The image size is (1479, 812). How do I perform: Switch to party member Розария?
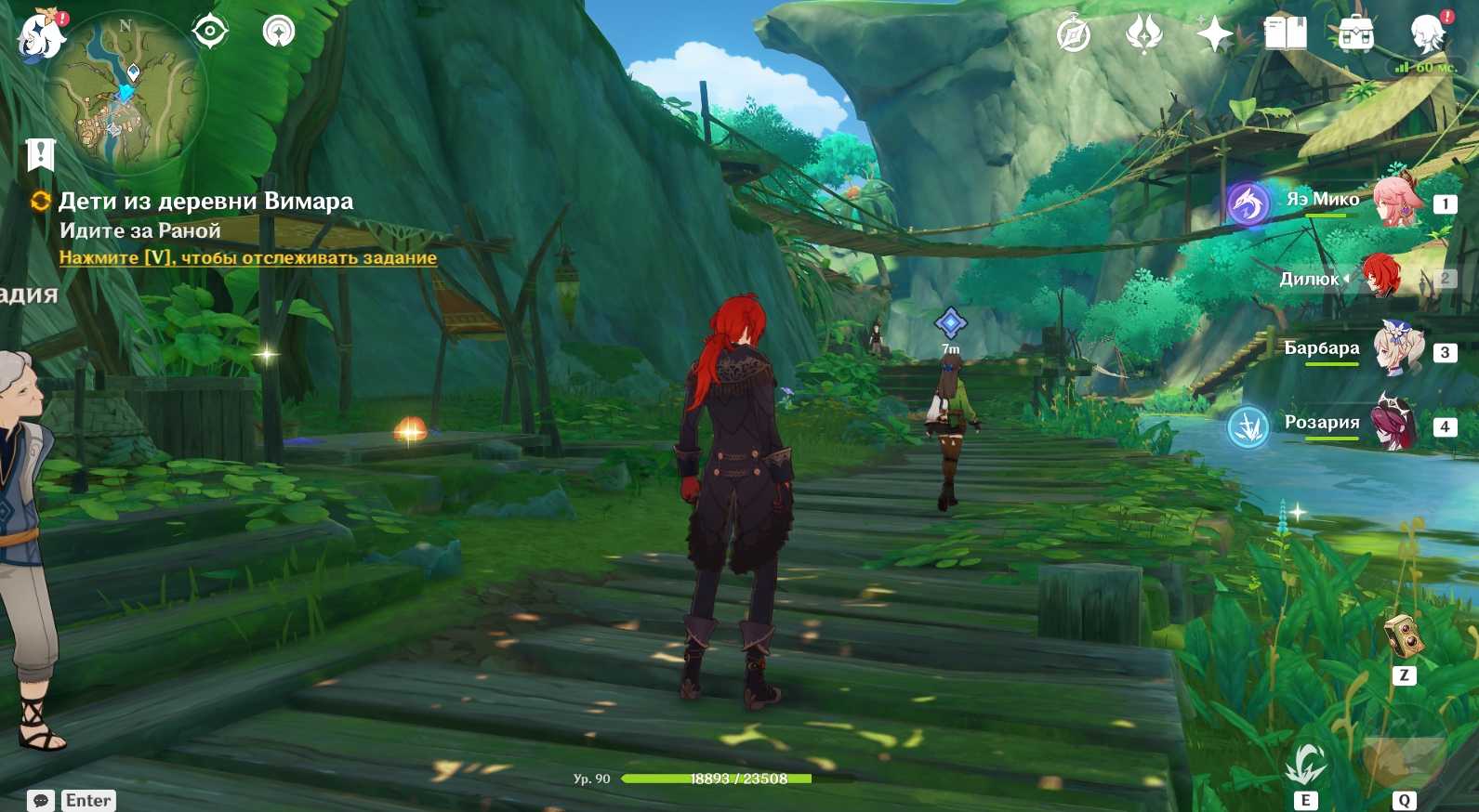1394,425
